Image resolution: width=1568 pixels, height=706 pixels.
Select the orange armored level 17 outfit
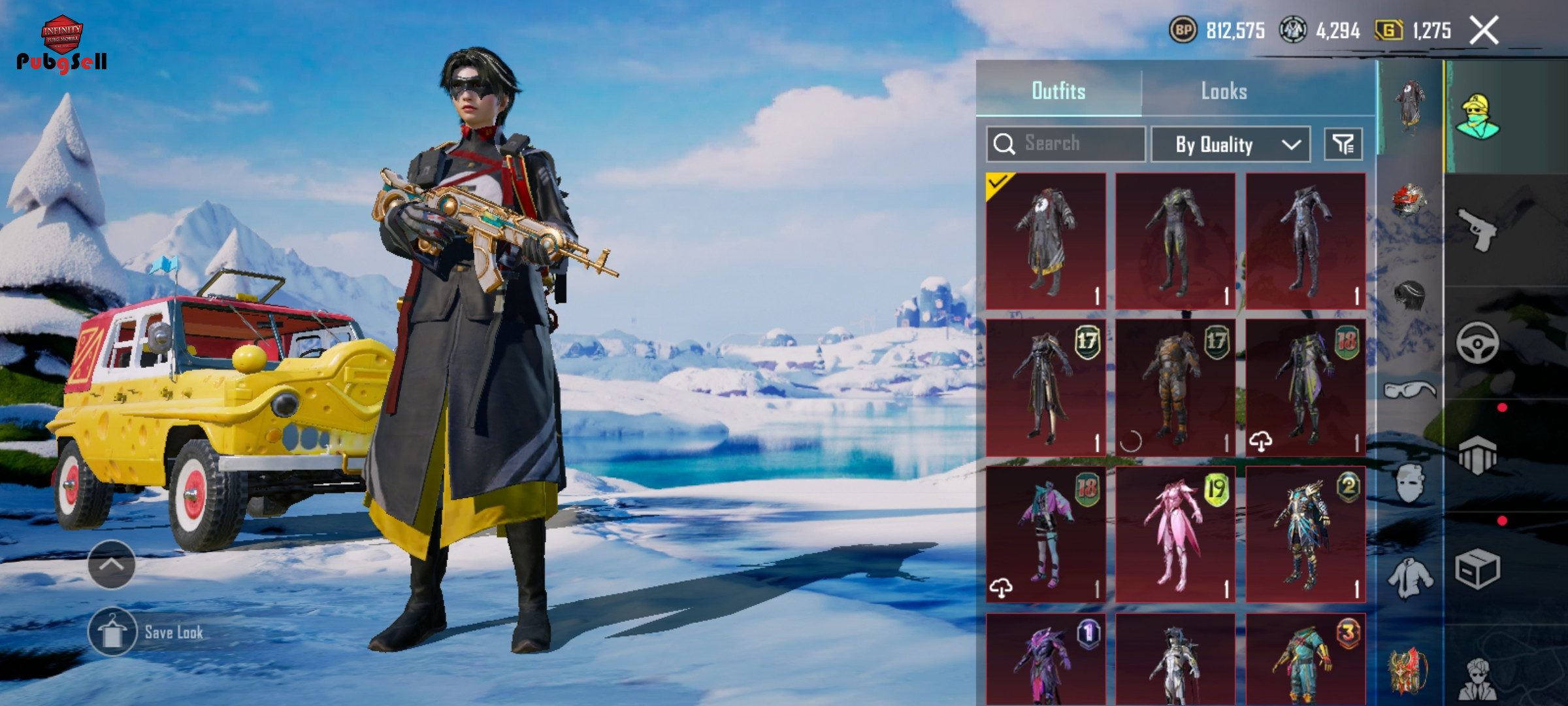(1175, 388)
